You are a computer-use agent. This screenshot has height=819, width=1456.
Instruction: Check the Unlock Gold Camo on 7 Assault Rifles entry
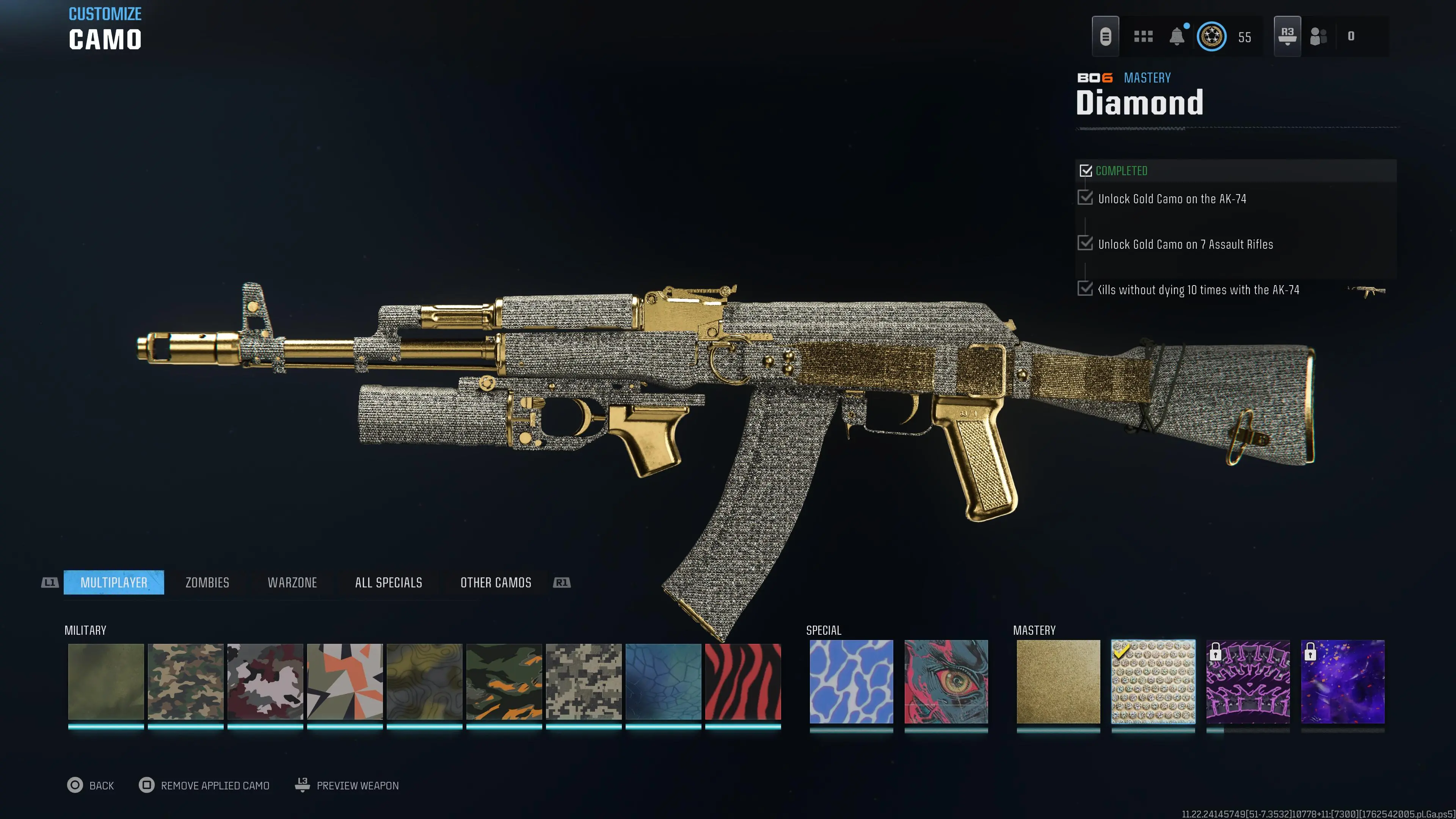[1086, 243]
